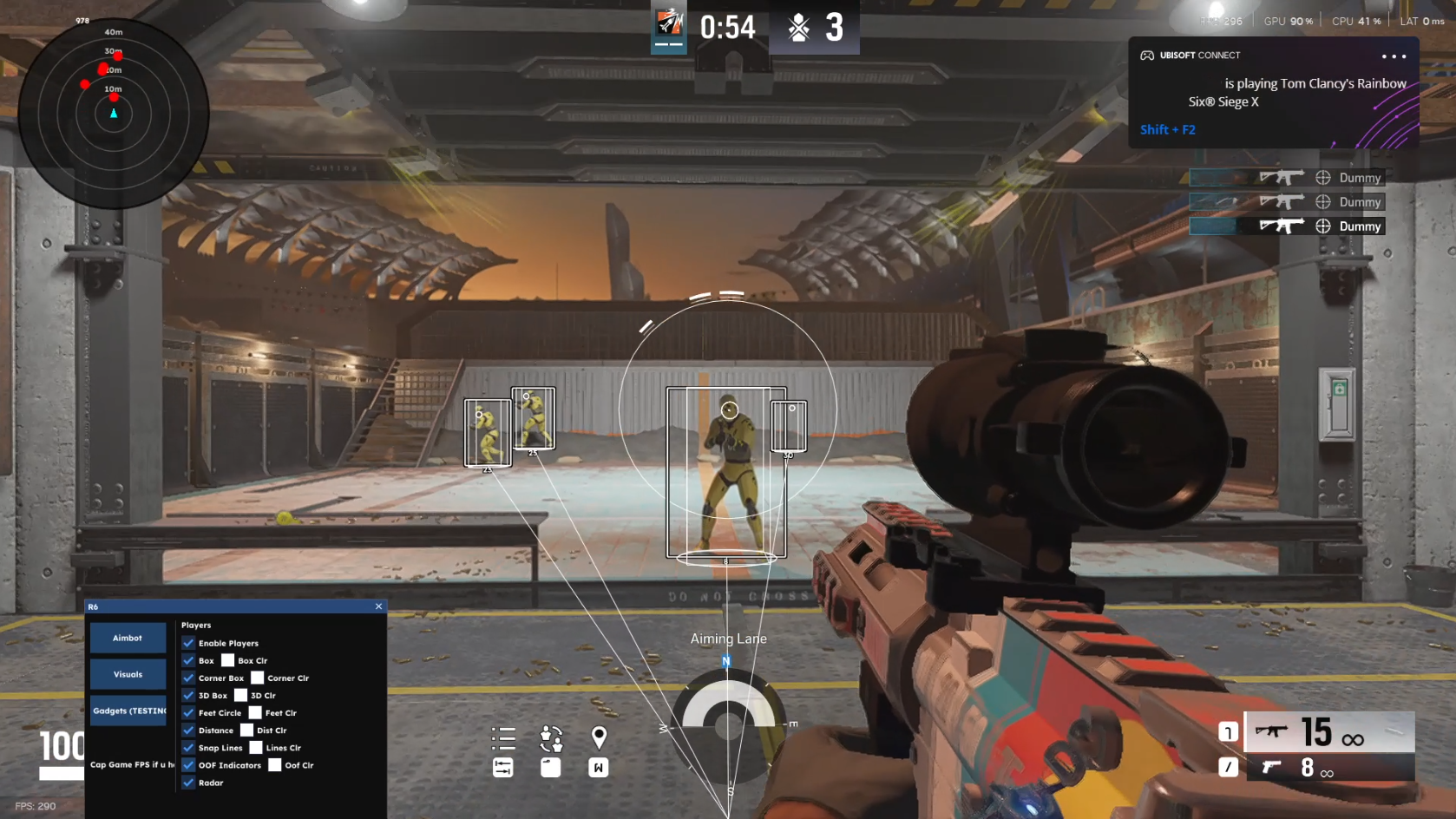Open the Ubisoft Connect options menu
This screenshot has width=1456, height=819.
tap(1394, 56)
